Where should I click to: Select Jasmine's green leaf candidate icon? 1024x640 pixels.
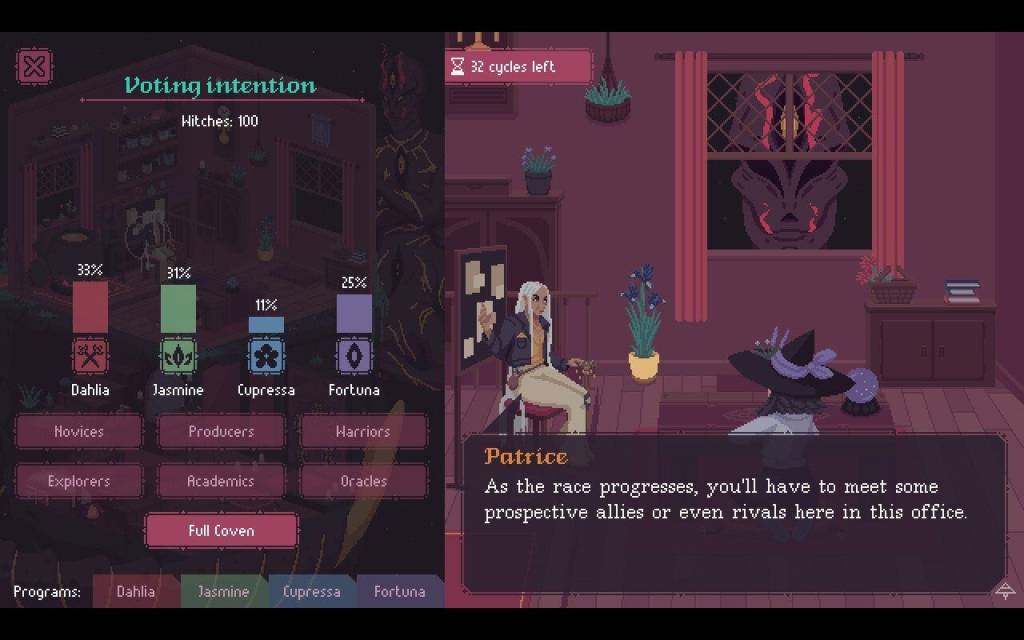point(178,355)
